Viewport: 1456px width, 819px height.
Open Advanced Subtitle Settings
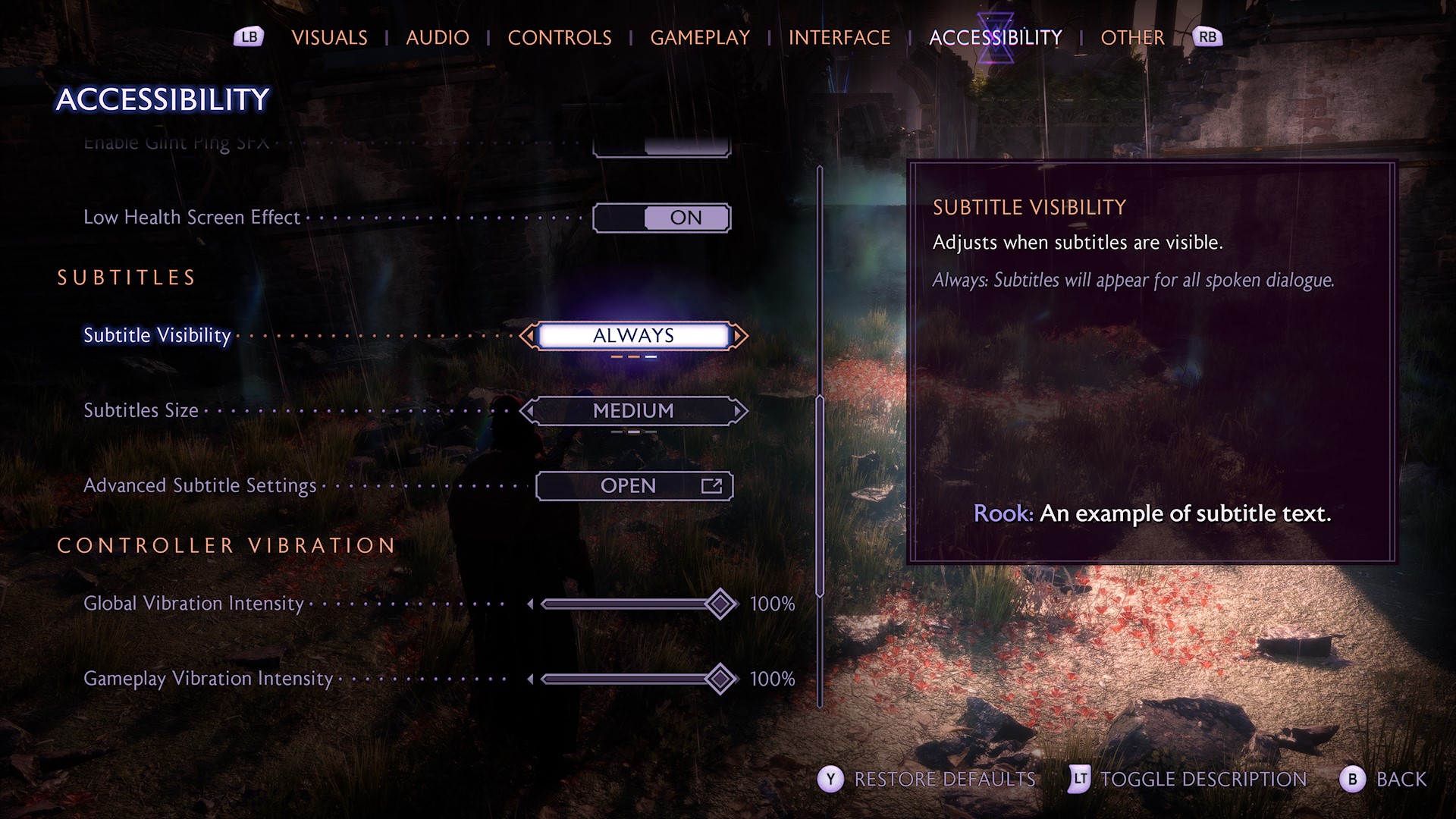click(634, 486)
